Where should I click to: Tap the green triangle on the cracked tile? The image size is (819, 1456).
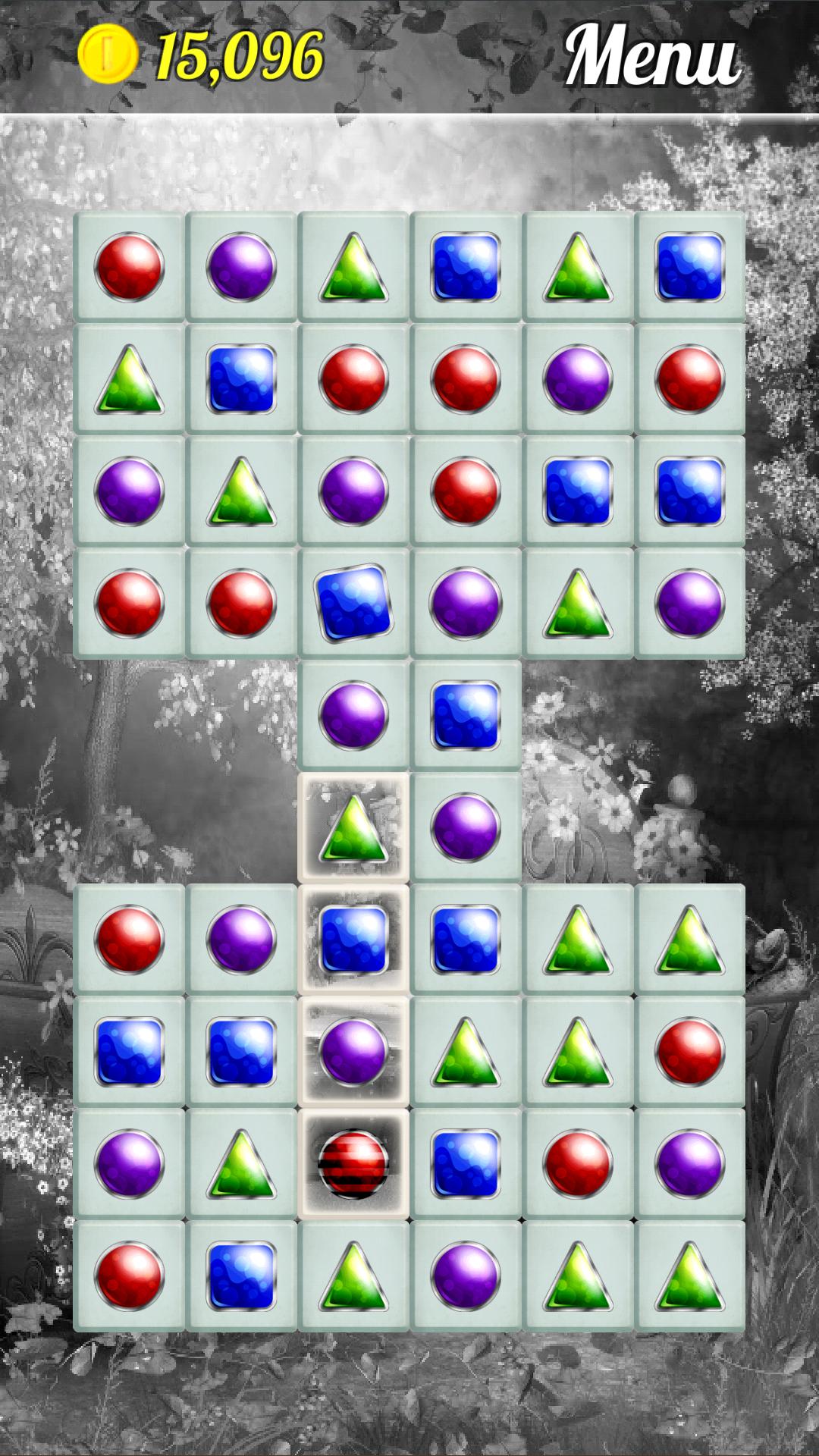353,827
